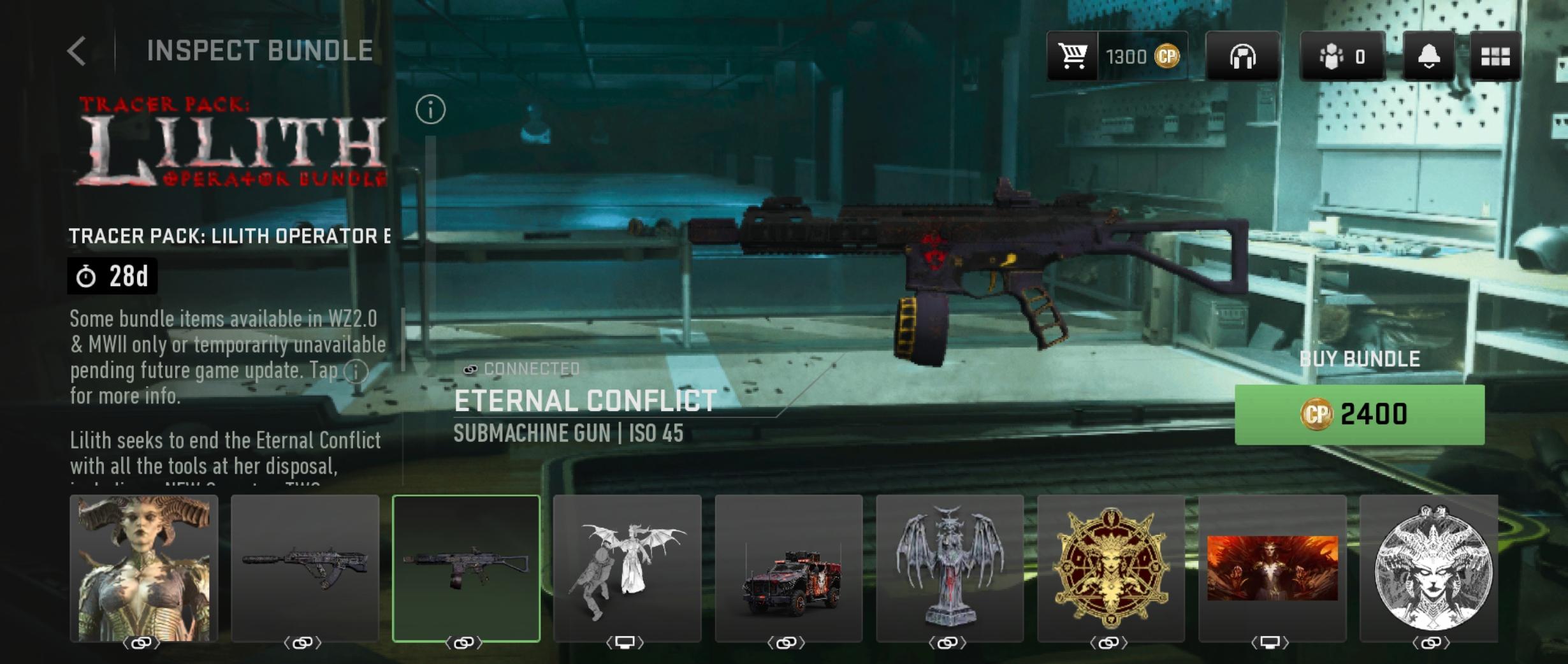
Task: Buy the bundle for 2400 CP
Action: (1359, 415)
